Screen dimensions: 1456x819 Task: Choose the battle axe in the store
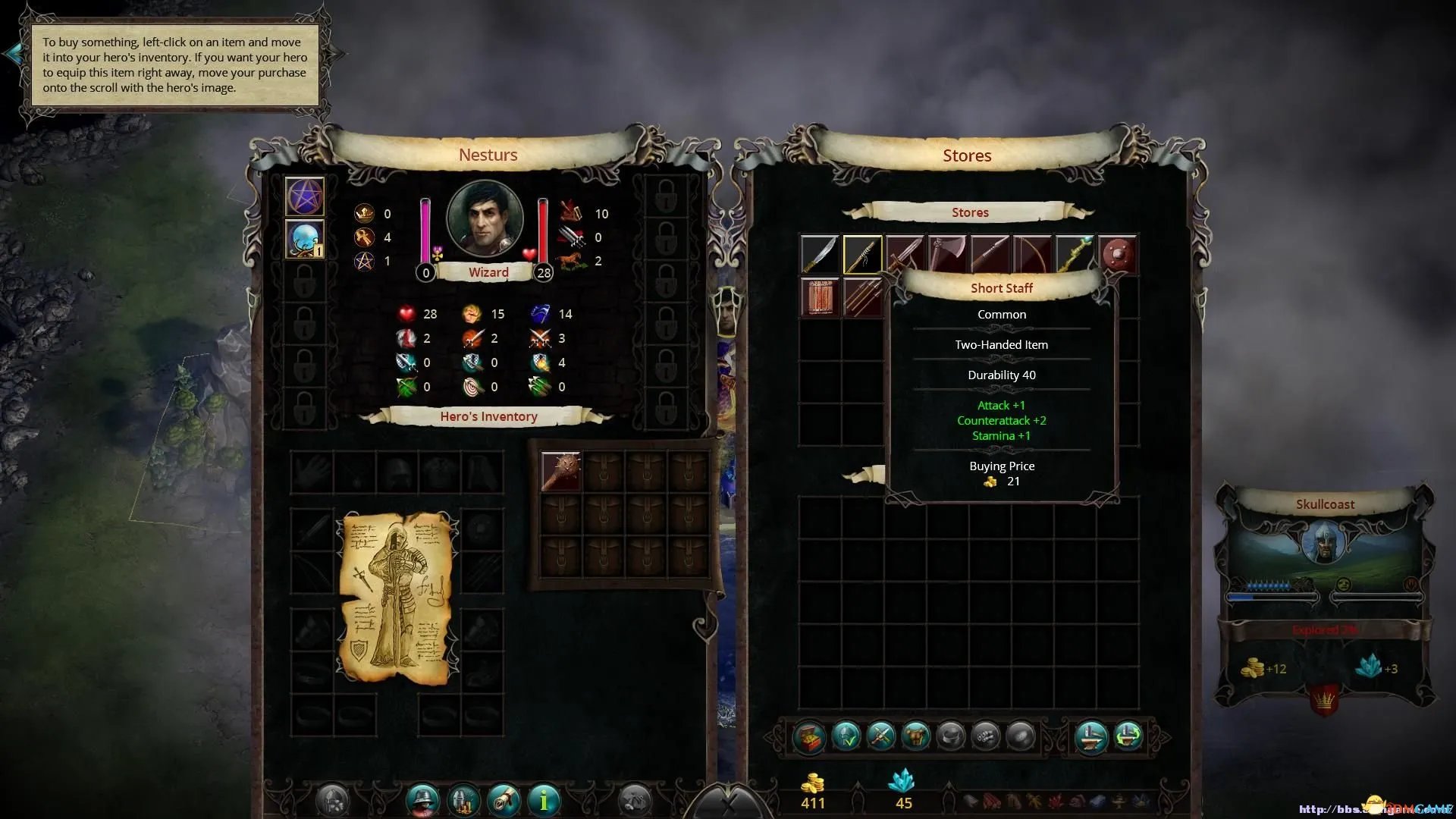tap(947, 255)
